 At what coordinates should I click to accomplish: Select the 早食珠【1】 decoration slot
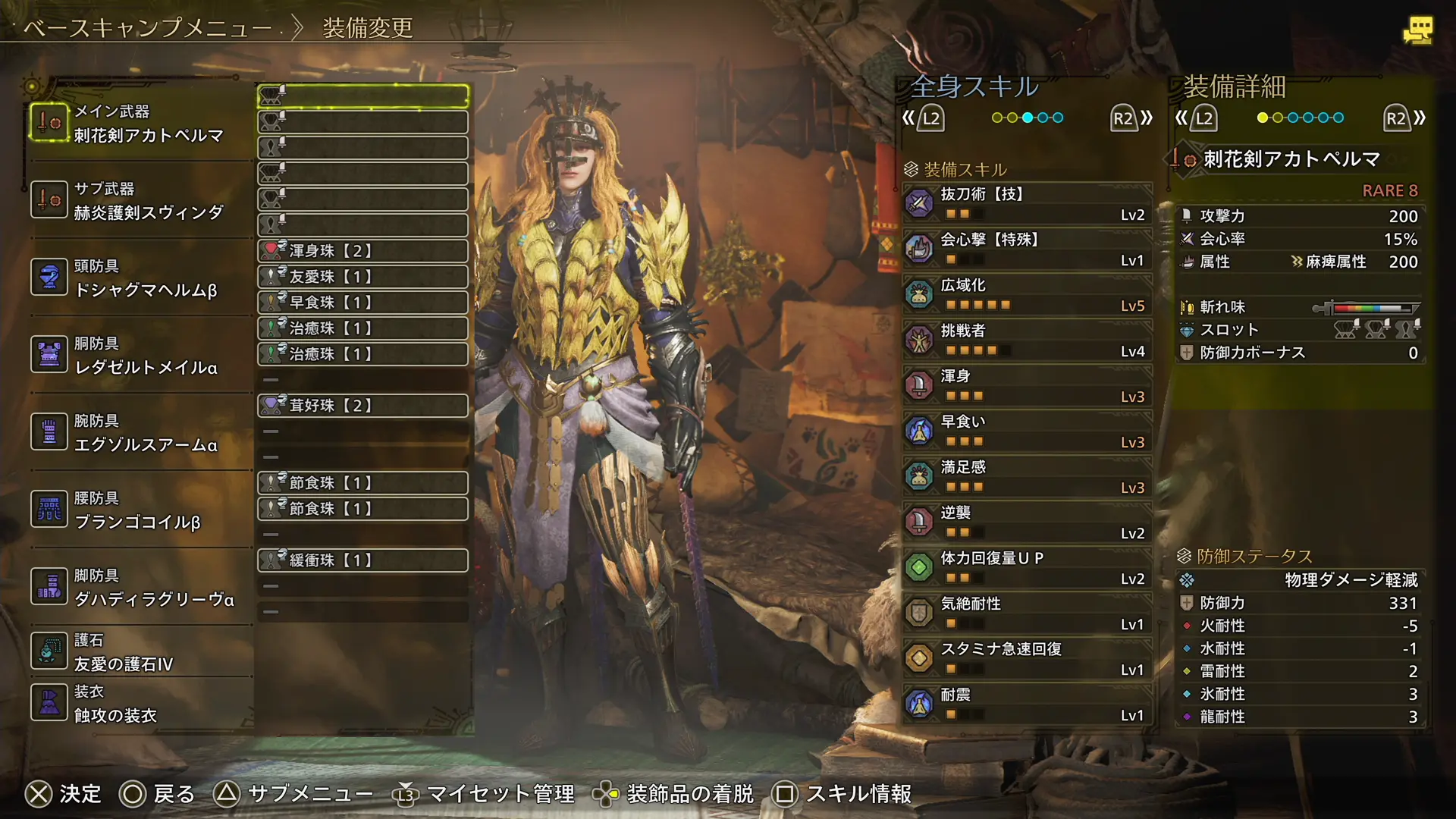click(x=362, y=303)
